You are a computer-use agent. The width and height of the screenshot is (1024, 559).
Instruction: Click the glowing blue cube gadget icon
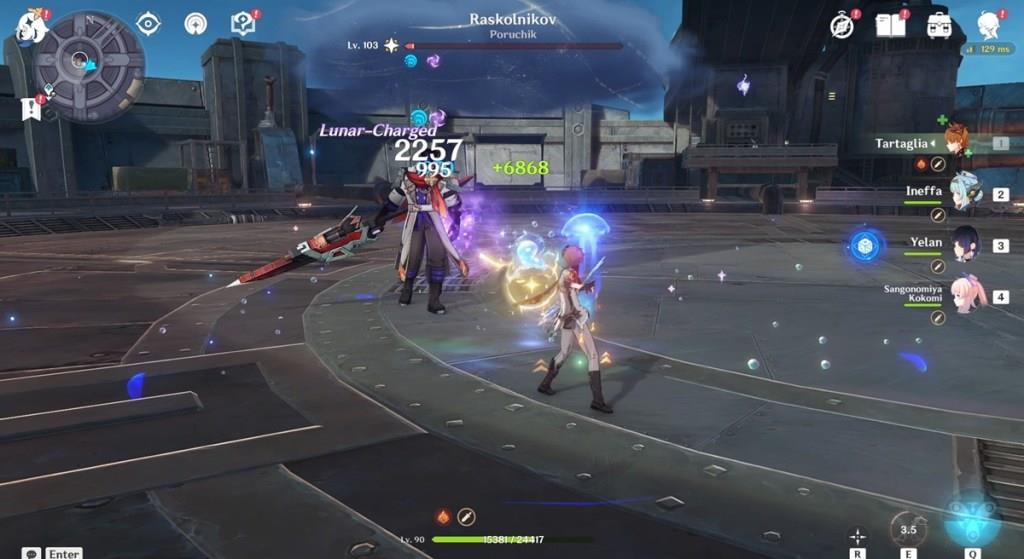[865, 245]
